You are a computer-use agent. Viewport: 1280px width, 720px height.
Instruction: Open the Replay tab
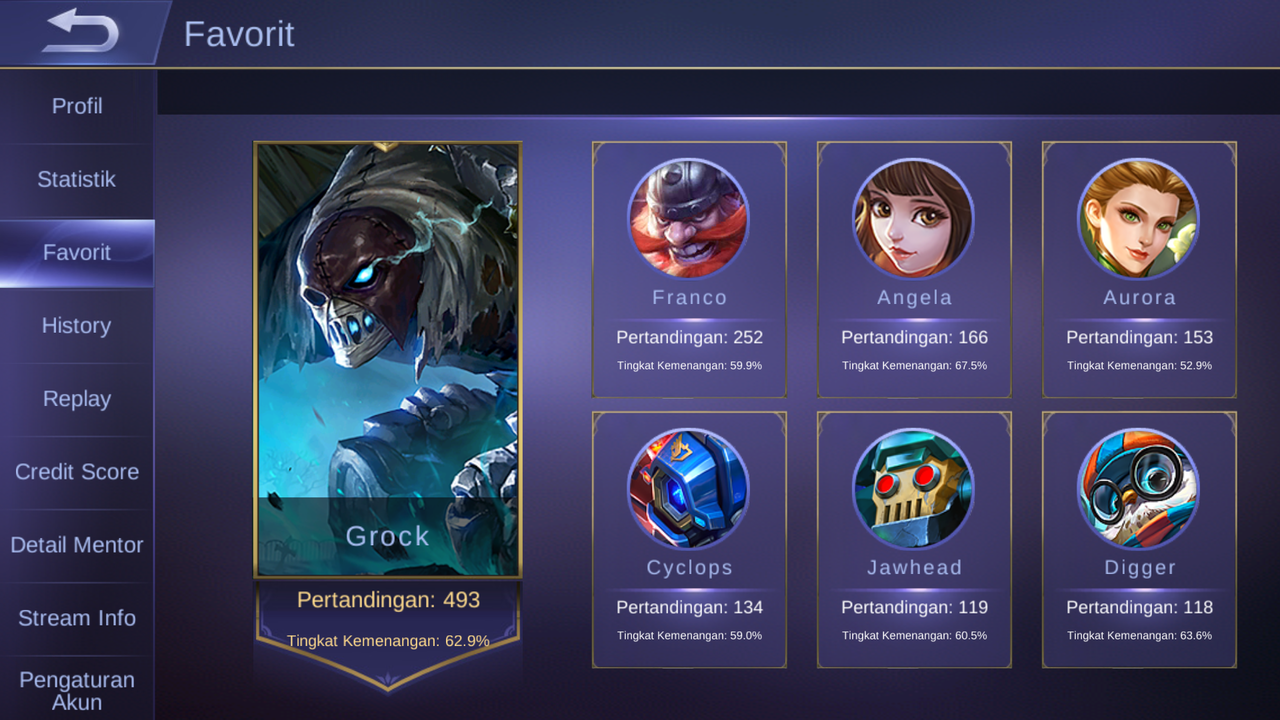point(77,399)
